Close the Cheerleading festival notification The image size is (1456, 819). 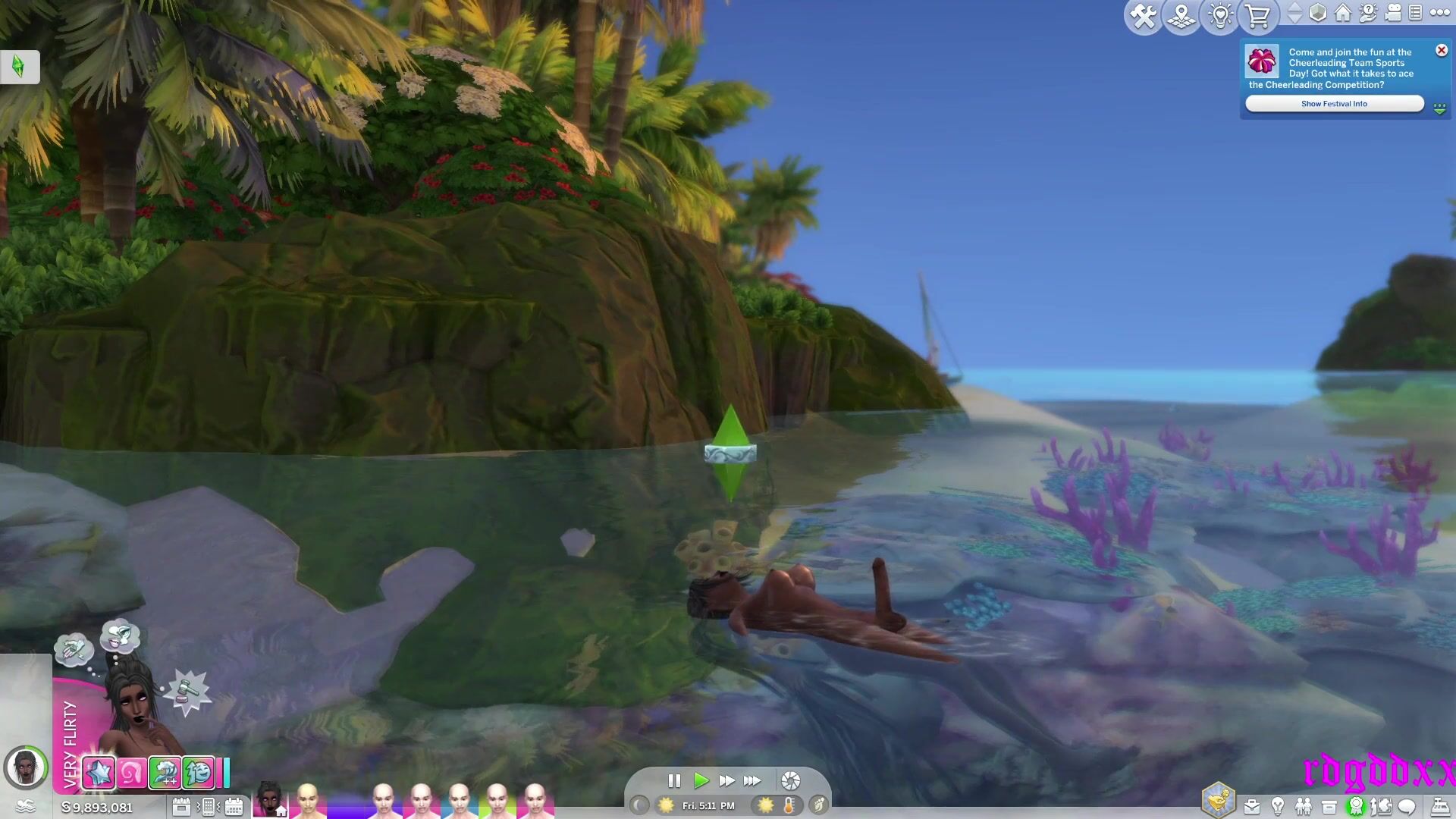pyautogui.click(x=1442, y=50)
